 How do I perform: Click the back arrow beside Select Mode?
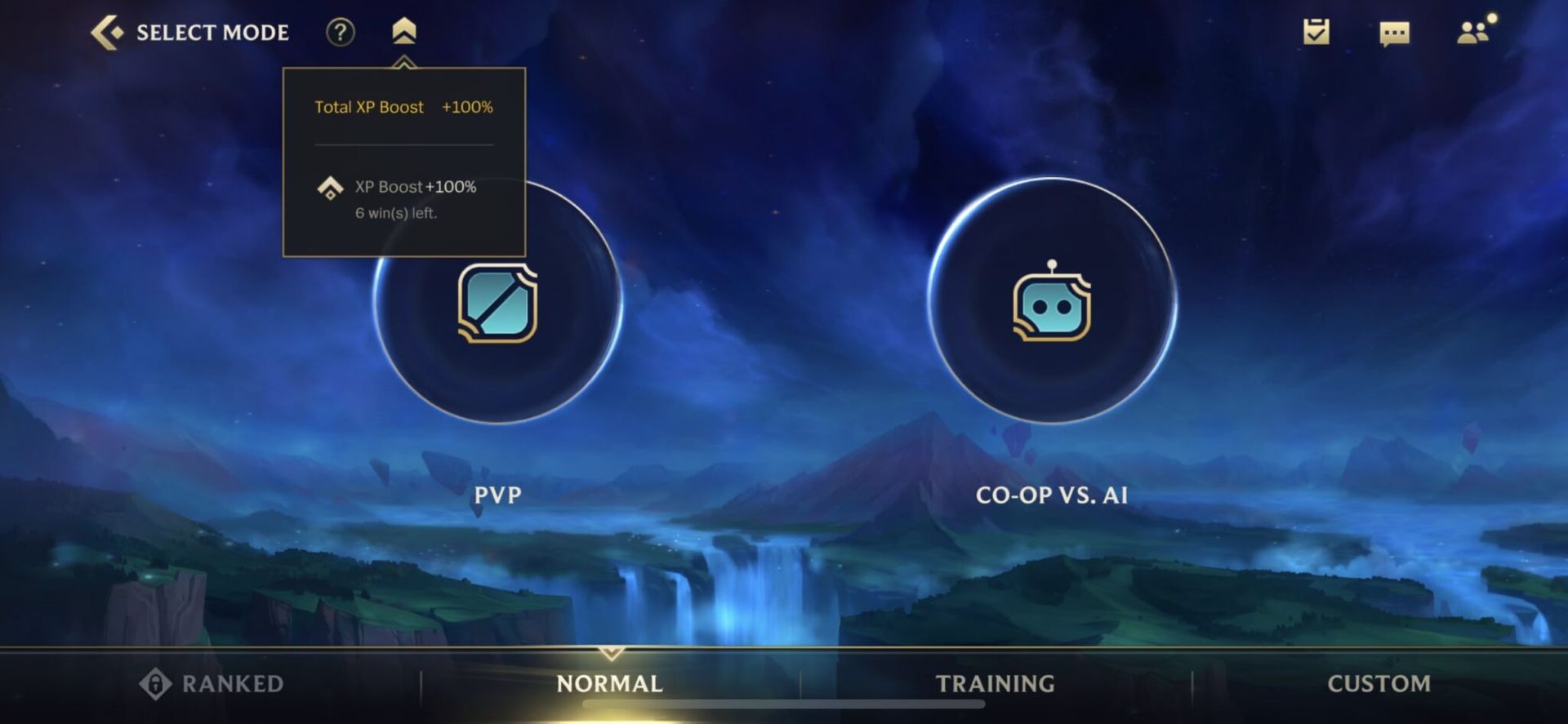(x=105, y=31)
